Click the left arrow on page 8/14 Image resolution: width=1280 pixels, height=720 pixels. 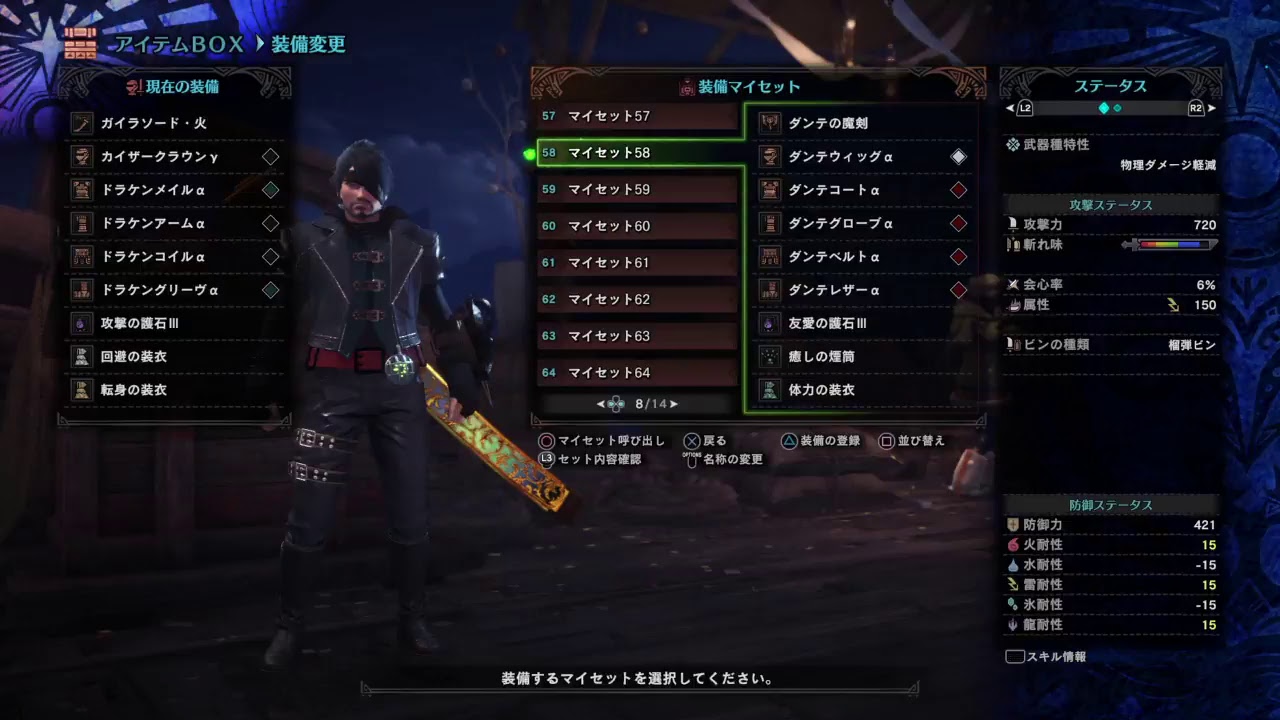(599, 404)
